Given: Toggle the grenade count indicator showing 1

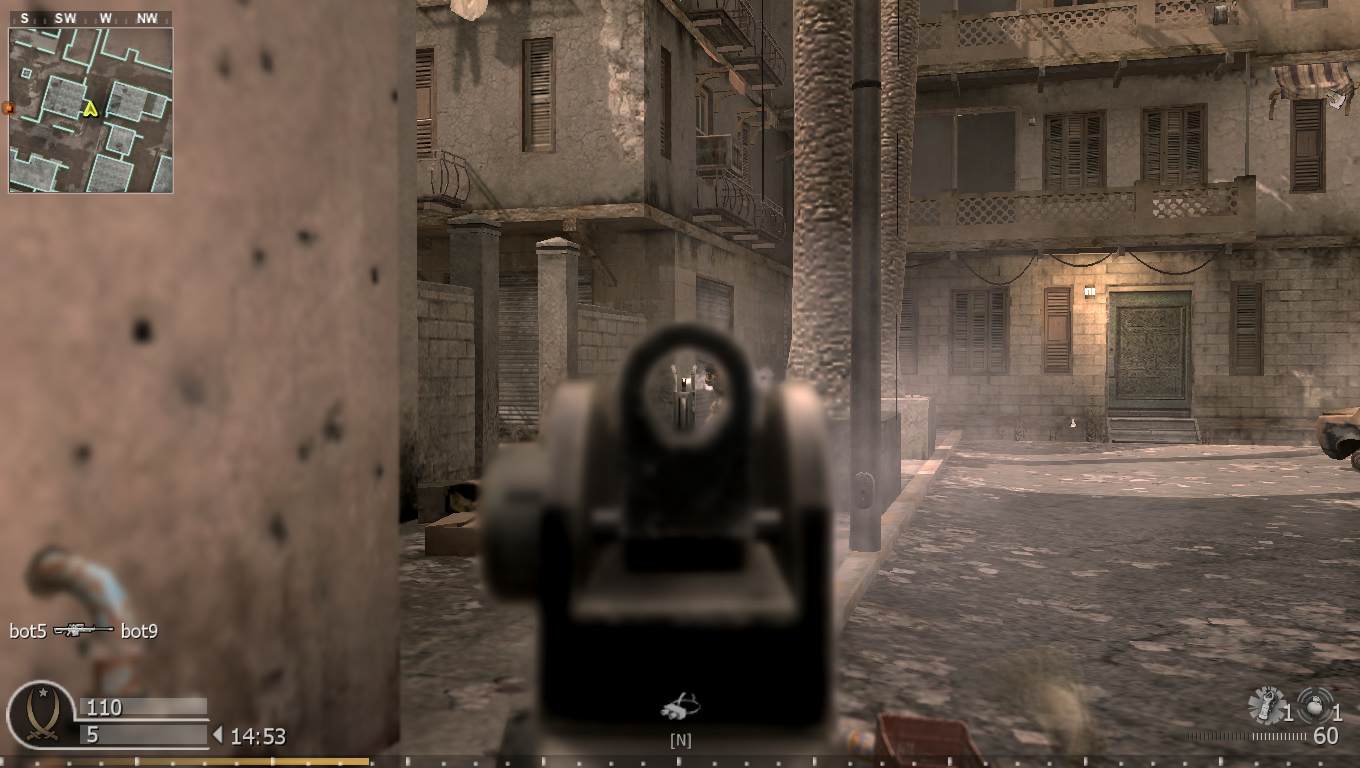Looking at the screenshot, I should (x=1290, y=712).
